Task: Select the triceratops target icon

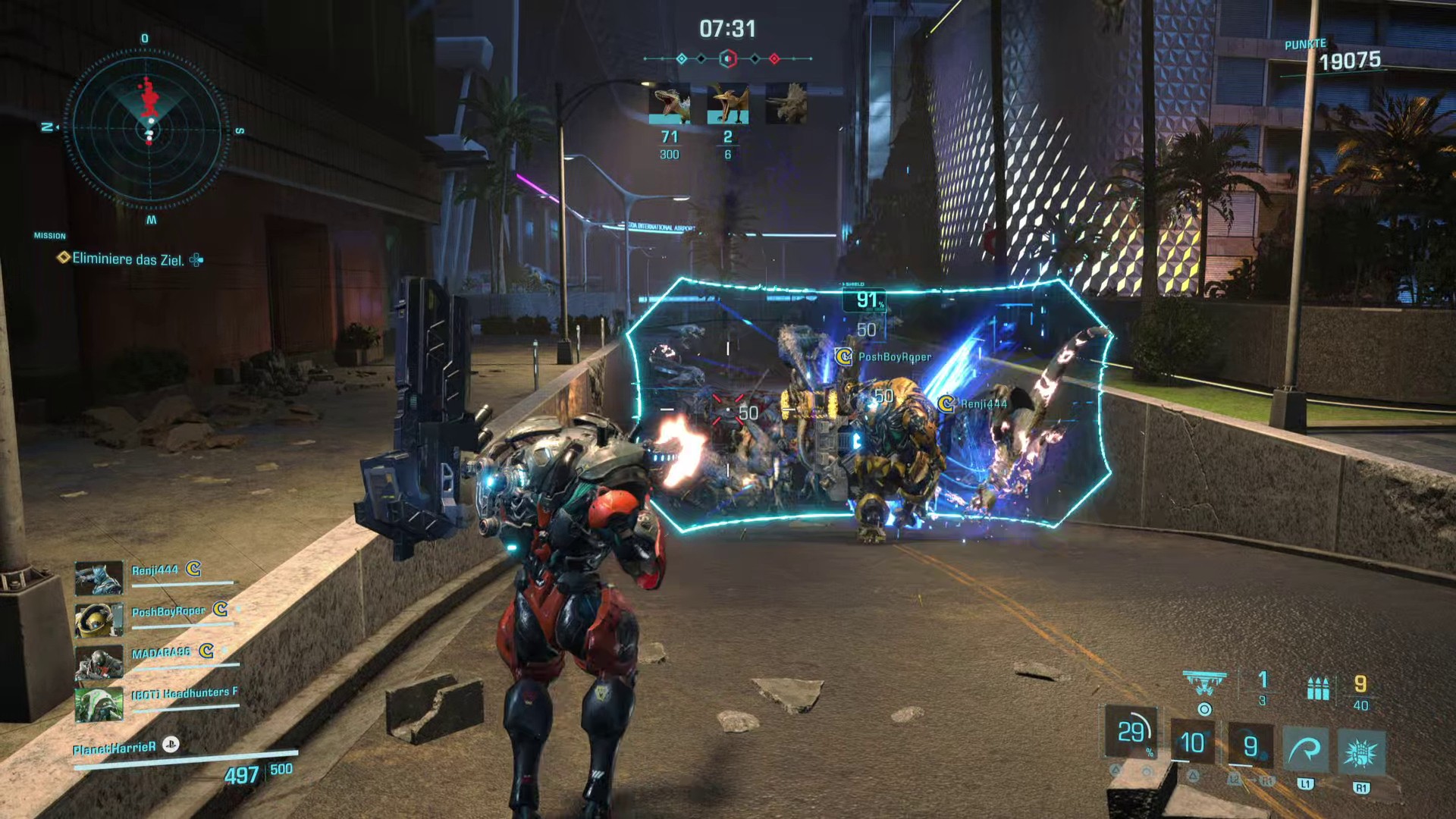Action: [786, 104]
